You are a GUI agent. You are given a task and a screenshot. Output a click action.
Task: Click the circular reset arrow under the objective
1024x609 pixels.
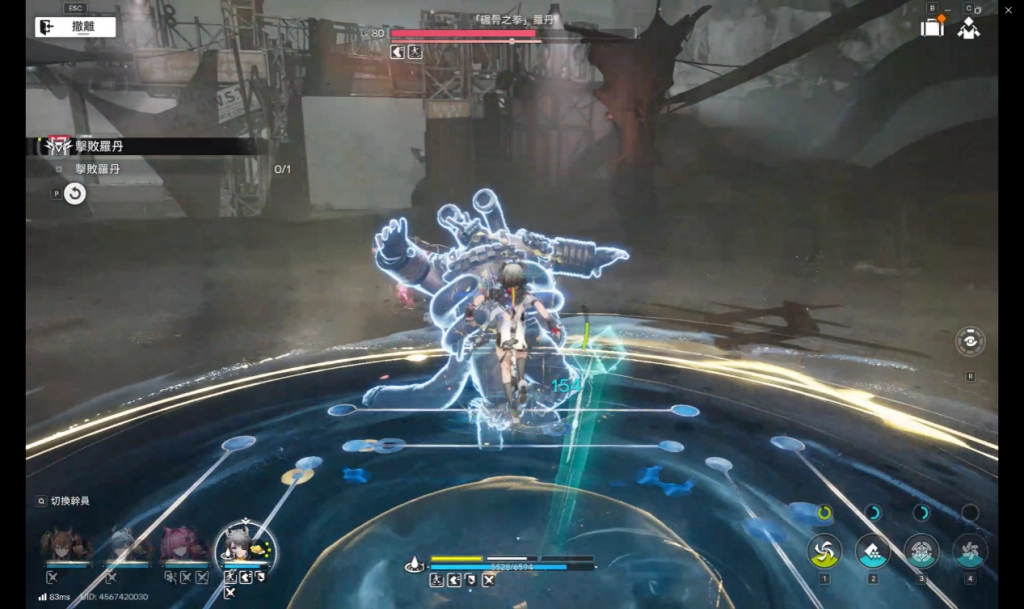(75, 194)
